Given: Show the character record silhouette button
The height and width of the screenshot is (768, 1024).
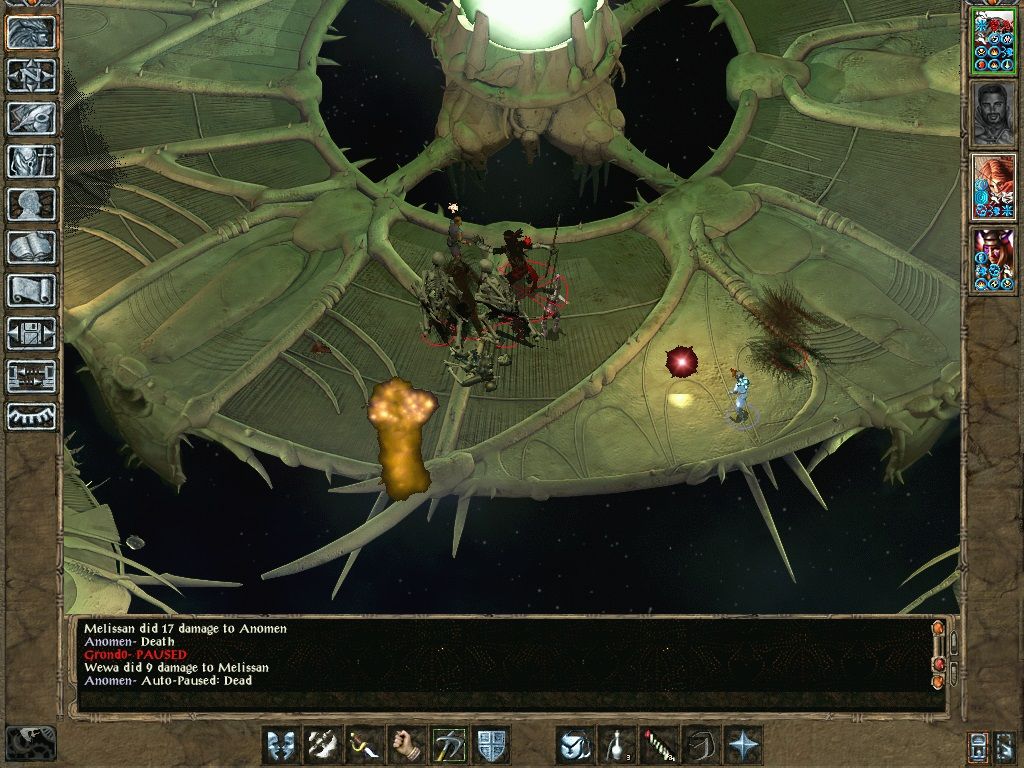Looking at the screenshot, I should (31, 204).
